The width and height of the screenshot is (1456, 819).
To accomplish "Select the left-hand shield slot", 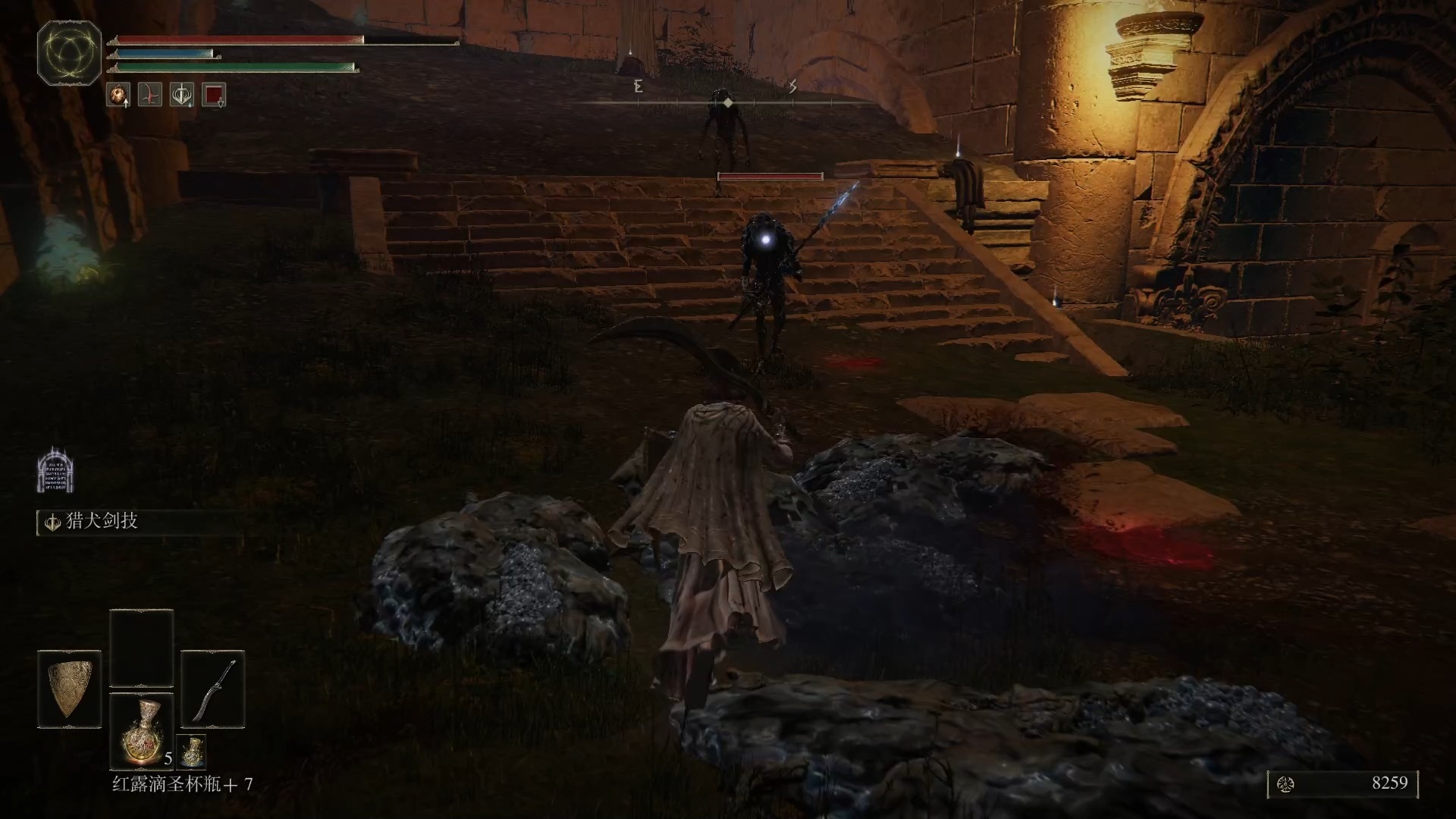I will (69, 689).
